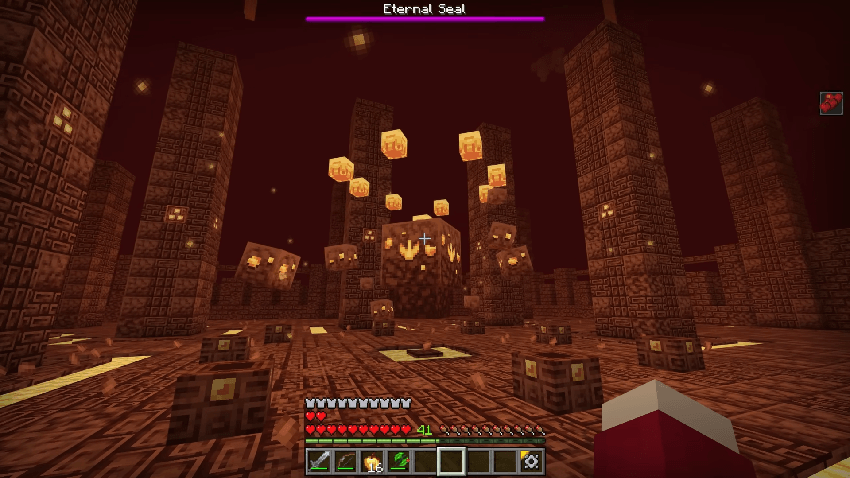Choose the golden apple stack slot
The height and width of the screenshot is (478, 850).
pyautogui.click(x=373, y=461)
